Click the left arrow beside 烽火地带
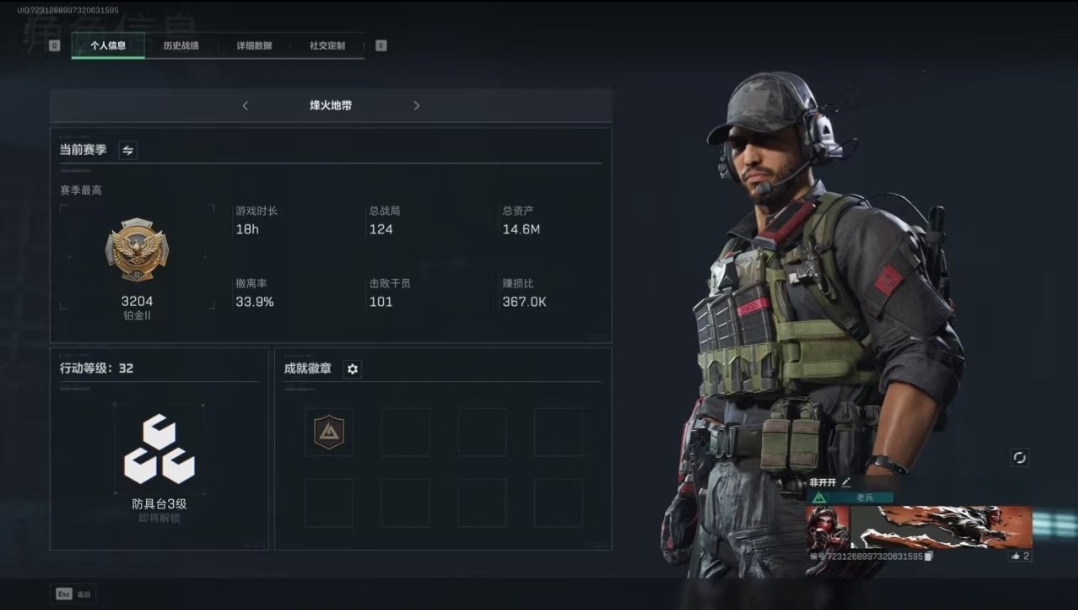Image resolution: width=1078 pixels, height=610 pixels. click(x=245, y=106)
